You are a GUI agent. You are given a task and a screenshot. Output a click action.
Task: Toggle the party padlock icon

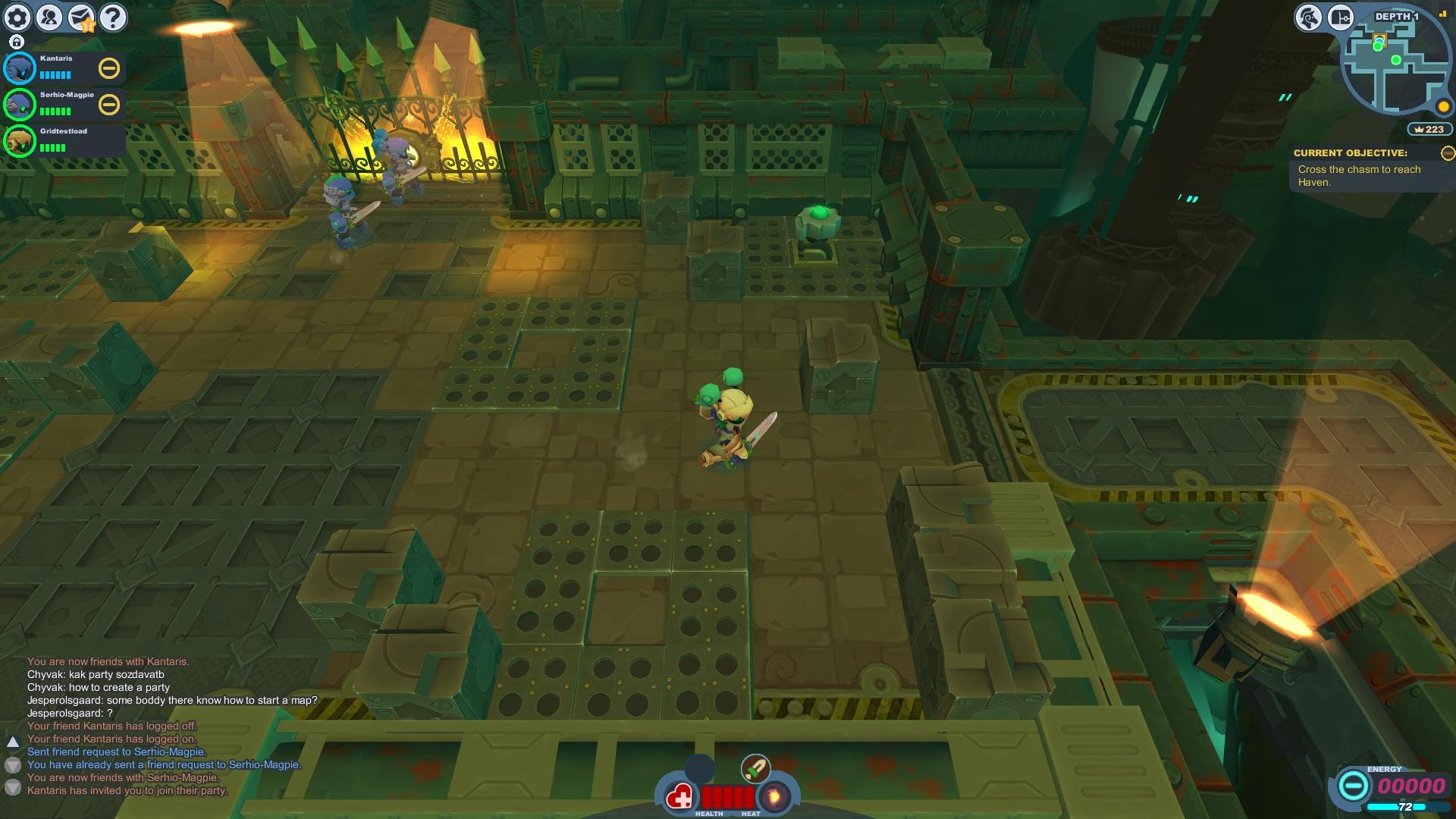pyautogui.click(x=17, y=42)
